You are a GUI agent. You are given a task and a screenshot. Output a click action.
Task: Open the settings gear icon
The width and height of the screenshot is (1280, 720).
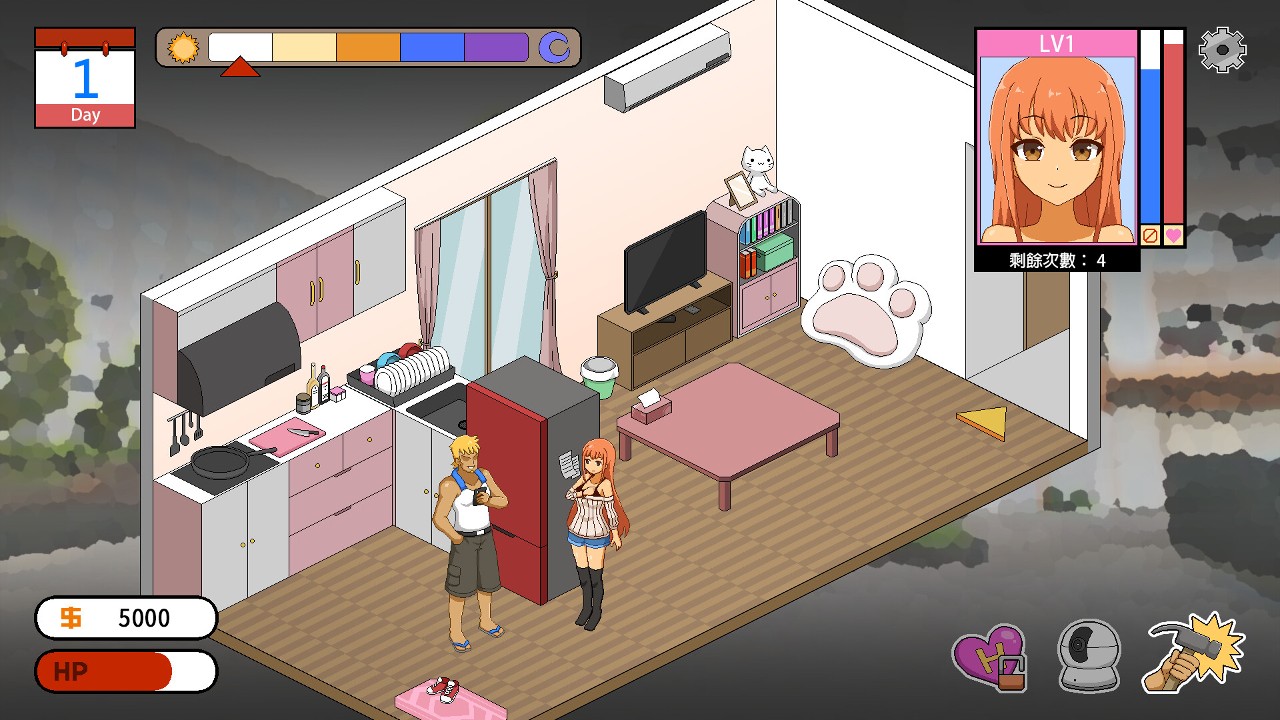[1222, 50]
